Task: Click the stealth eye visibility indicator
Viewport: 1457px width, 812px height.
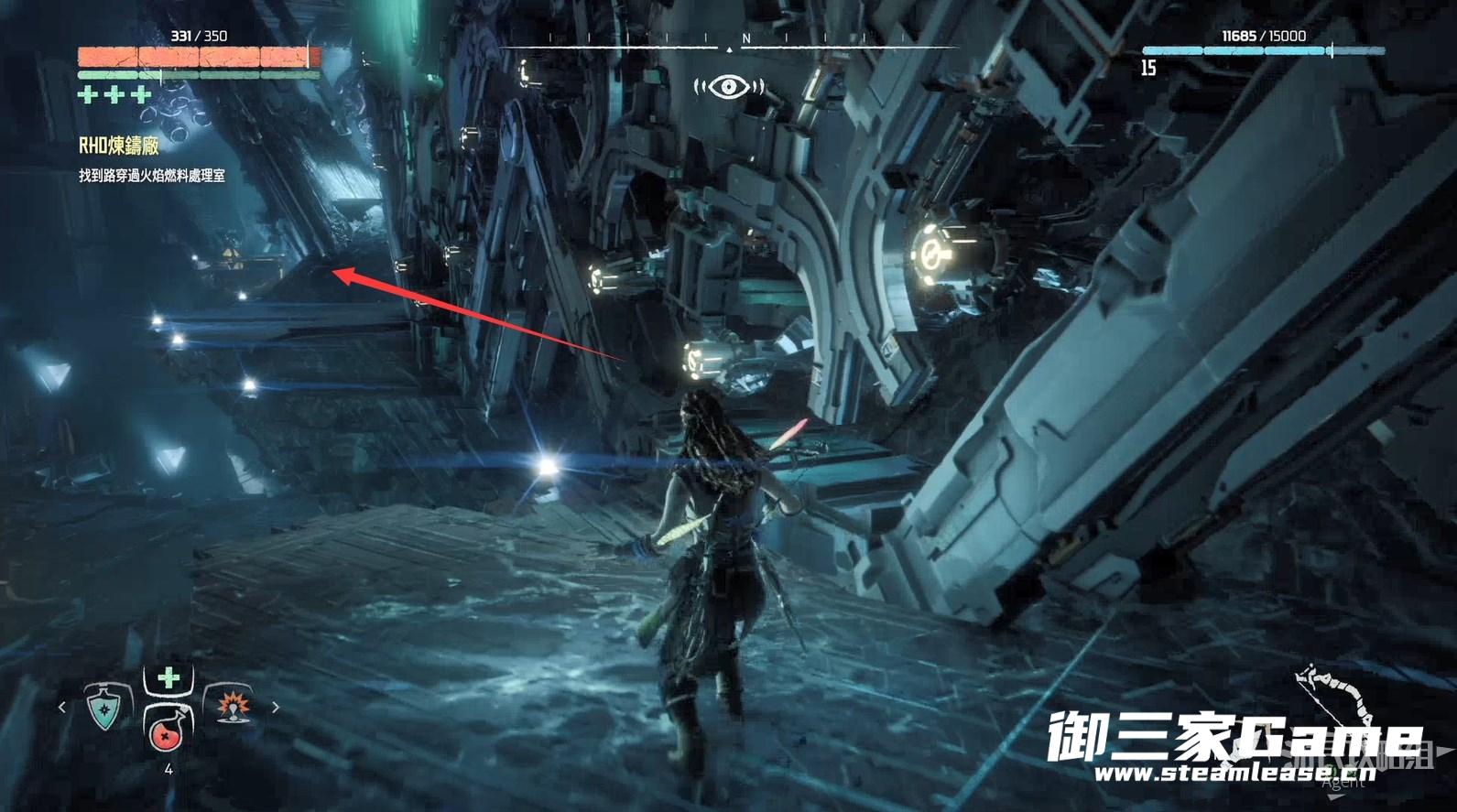Action: coord(729,87)
